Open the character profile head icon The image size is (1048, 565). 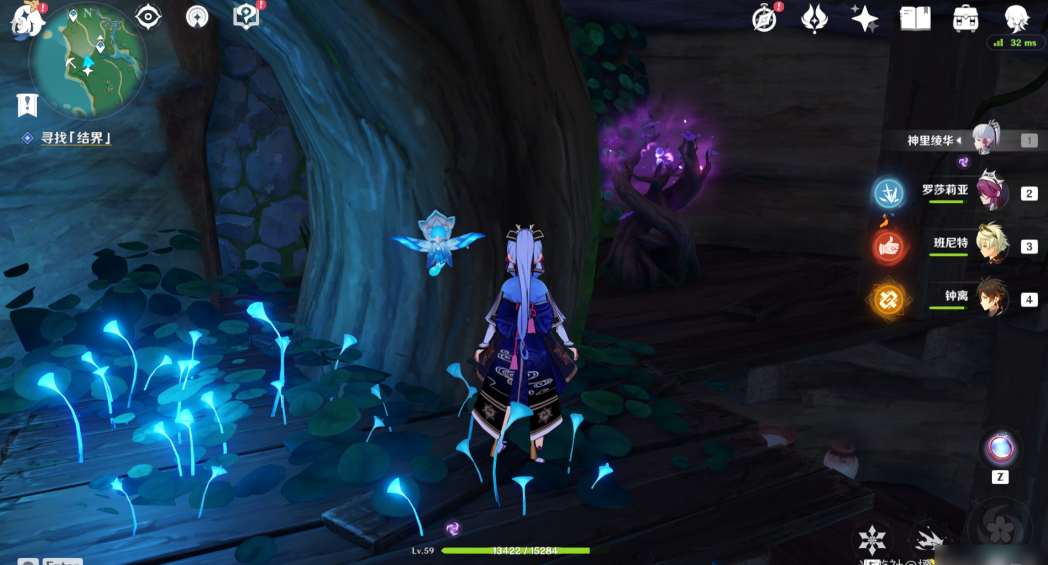(1016, 18)
